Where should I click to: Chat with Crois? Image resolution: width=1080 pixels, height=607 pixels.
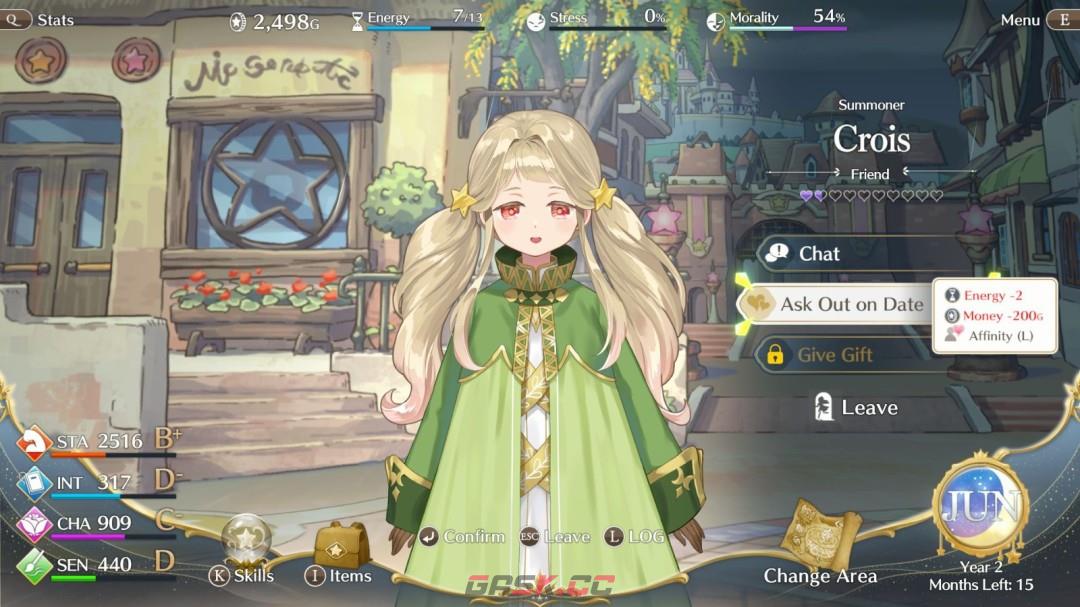[x=818, y=254]
